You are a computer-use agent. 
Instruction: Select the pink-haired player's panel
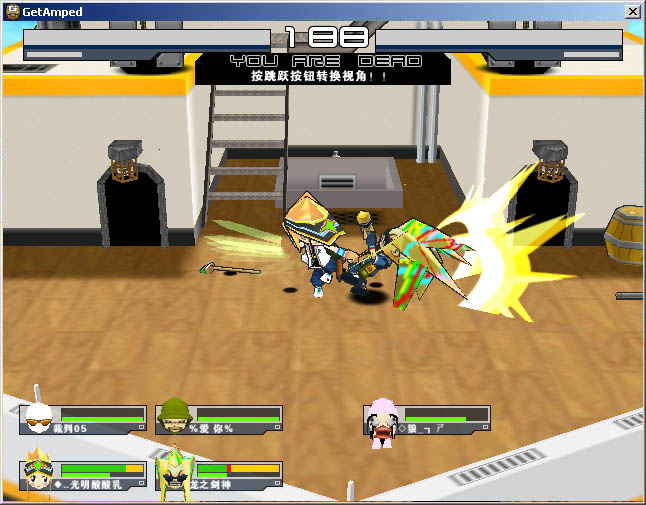(x=428, y=419)
